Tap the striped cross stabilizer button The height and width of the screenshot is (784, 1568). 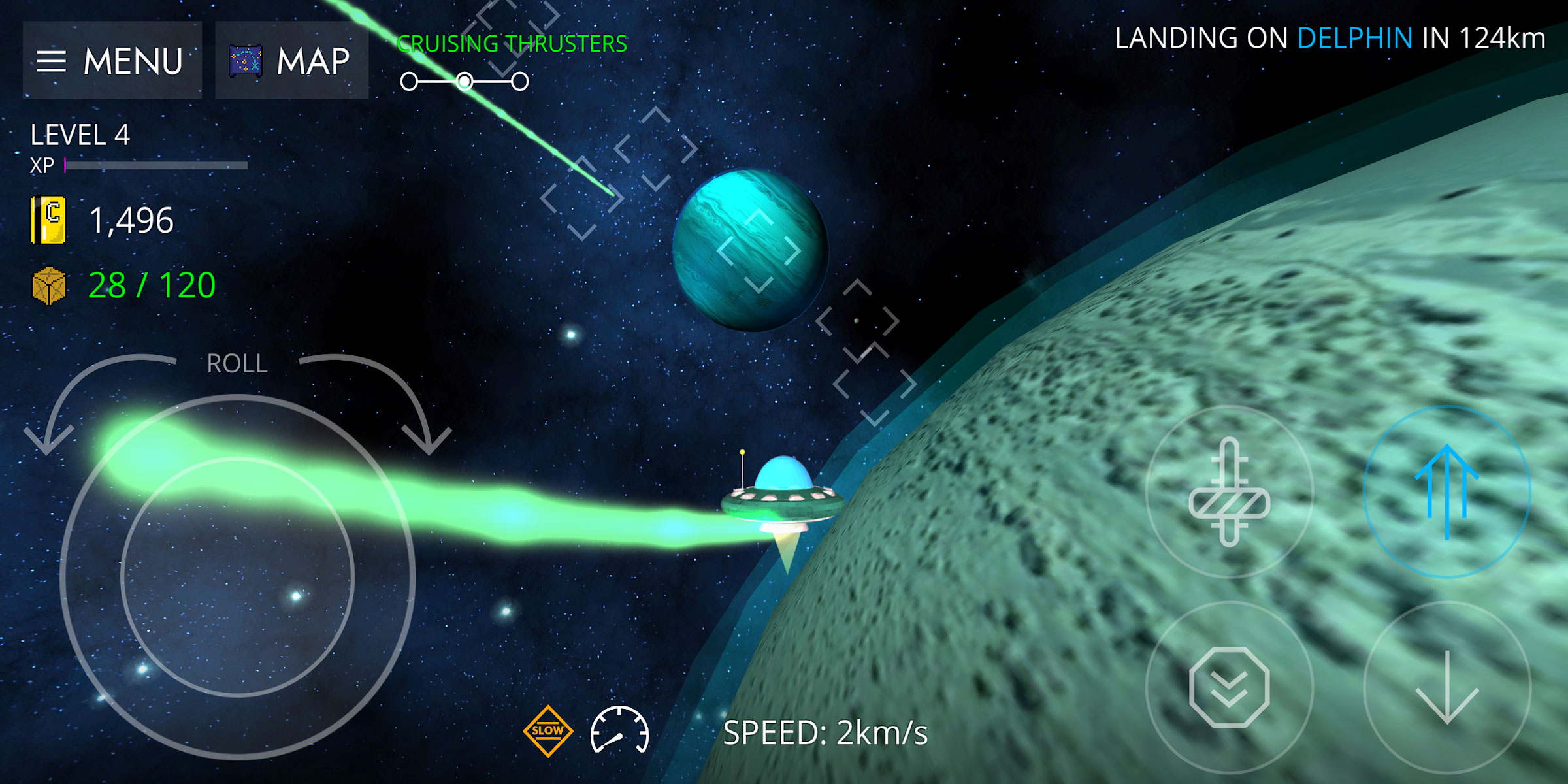pyautogui.click(x=1229, y=492)
